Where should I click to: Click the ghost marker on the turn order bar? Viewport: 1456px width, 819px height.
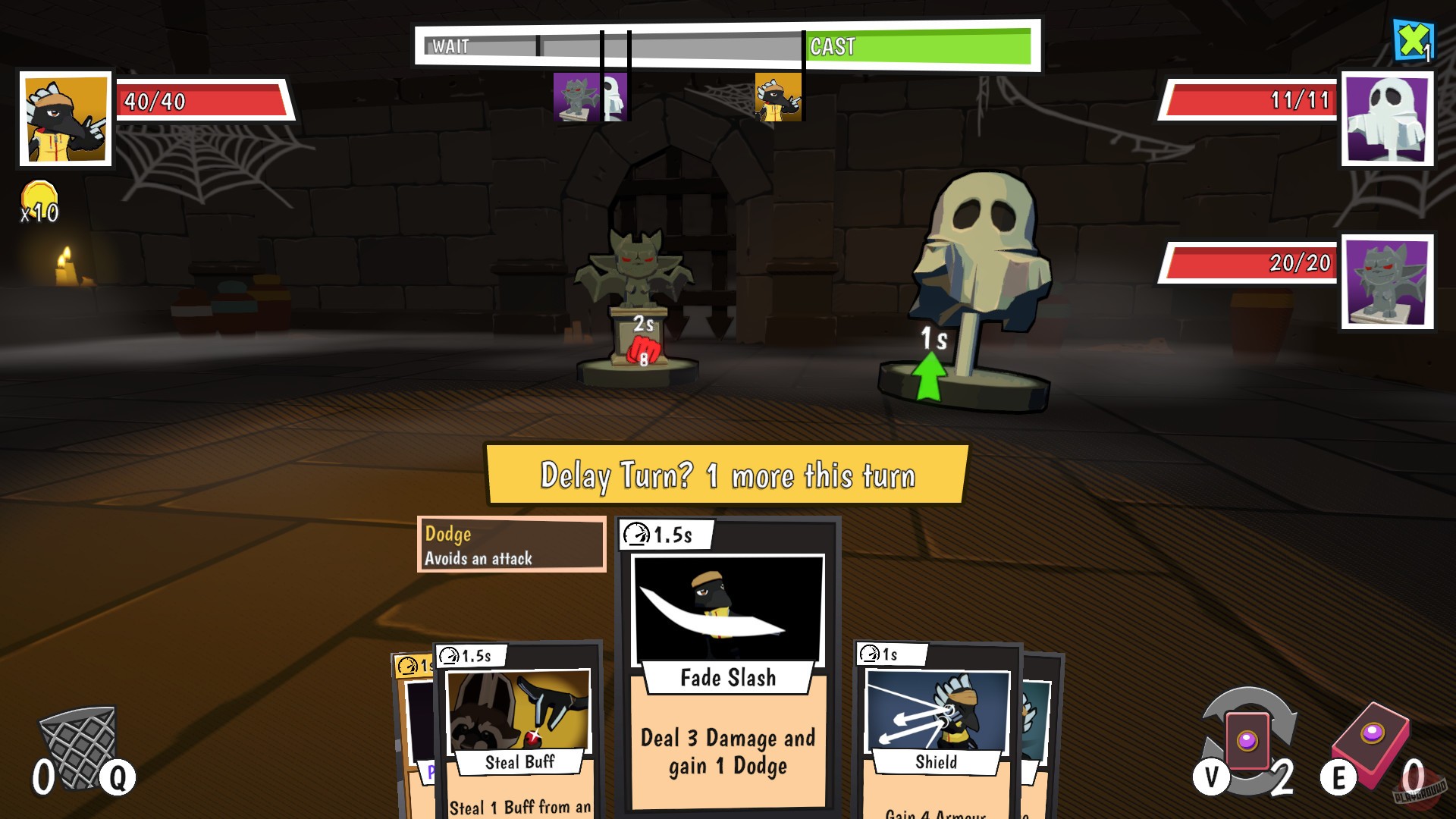(x=613, y=97)
